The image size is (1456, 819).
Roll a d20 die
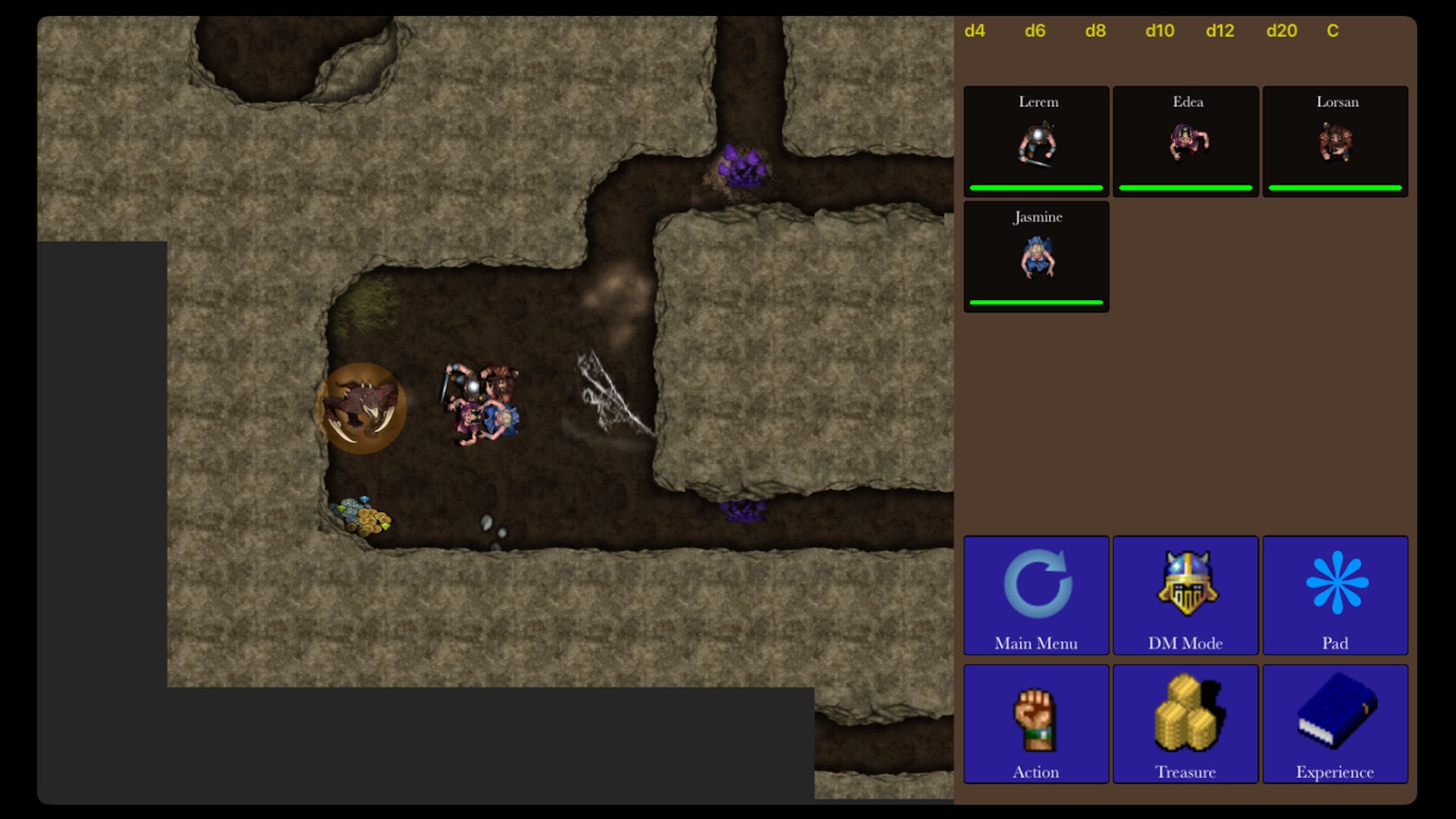tap(1281, 32)
